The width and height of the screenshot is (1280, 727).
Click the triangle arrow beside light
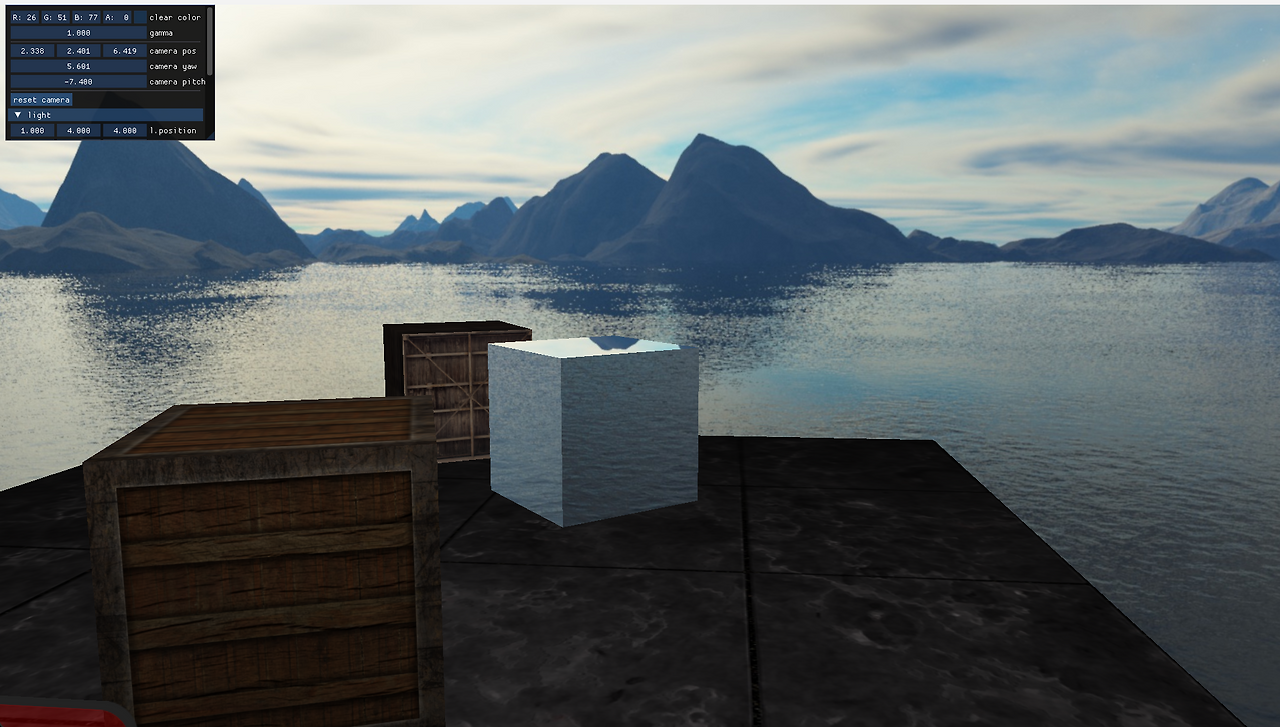click(x=17, y=114)
